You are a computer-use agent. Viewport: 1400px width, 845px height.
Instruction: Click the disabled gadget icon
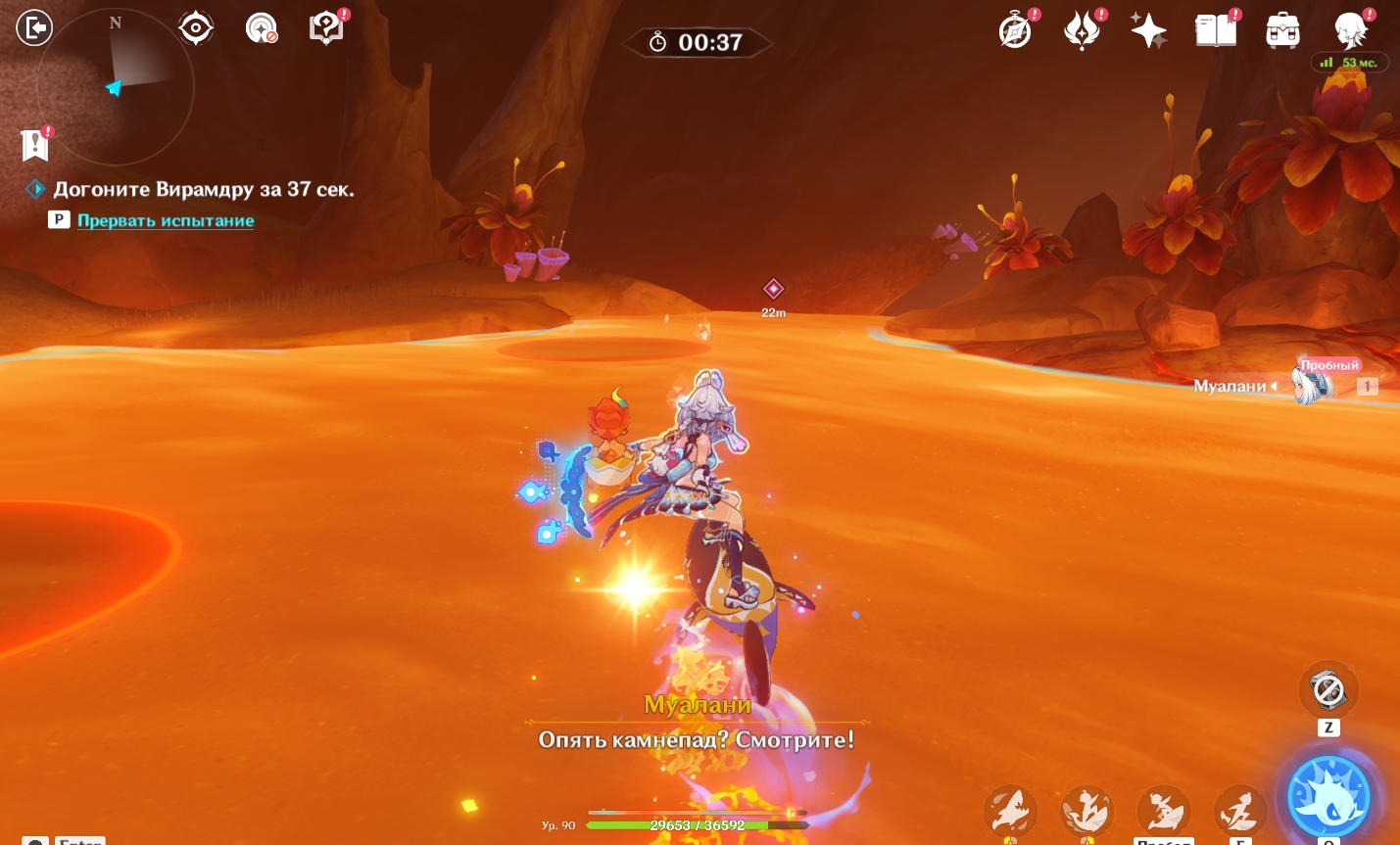point(1328,690)
